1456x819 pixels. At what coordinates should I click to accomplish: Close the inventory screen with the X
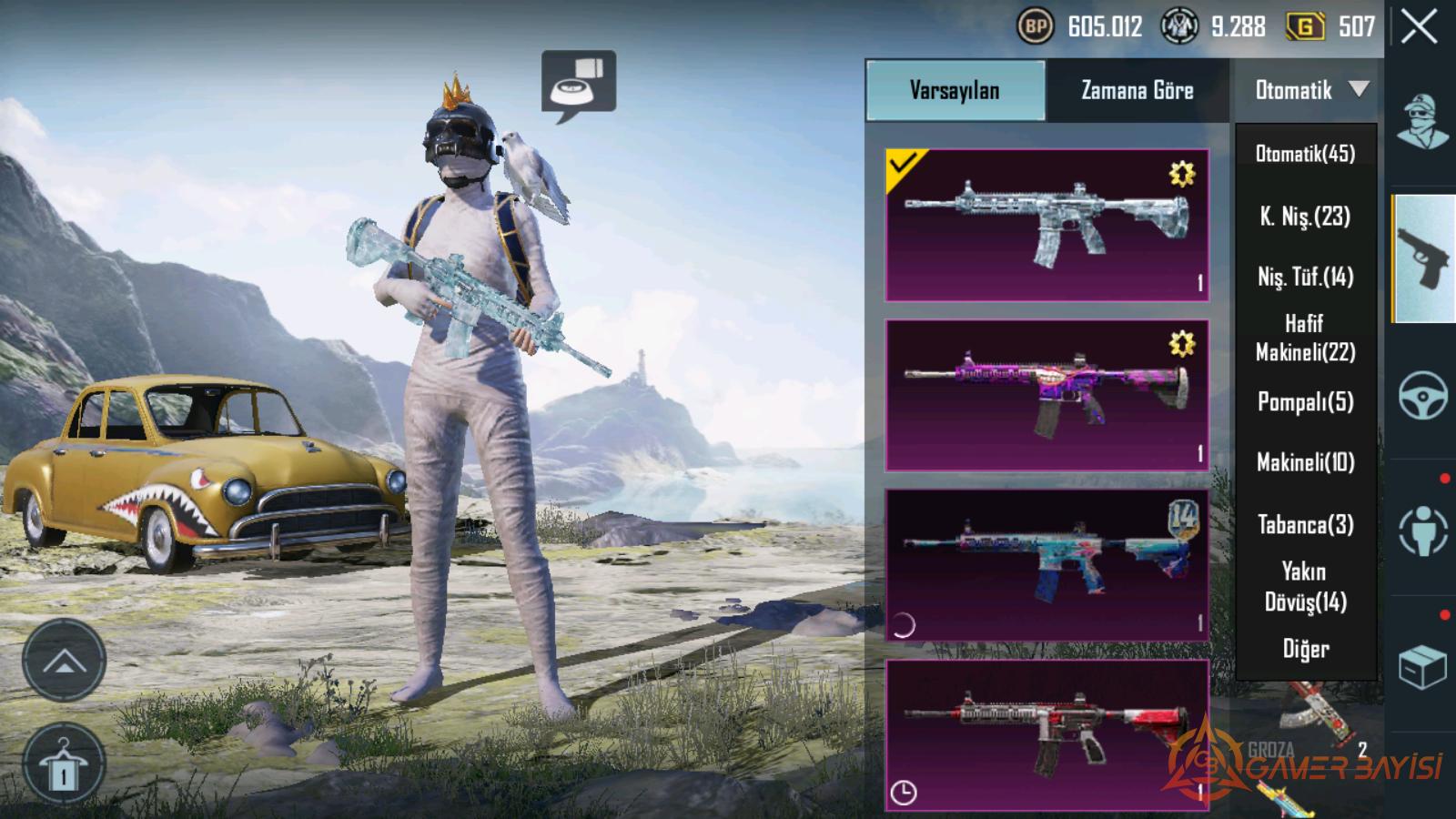pos(1420,27)
